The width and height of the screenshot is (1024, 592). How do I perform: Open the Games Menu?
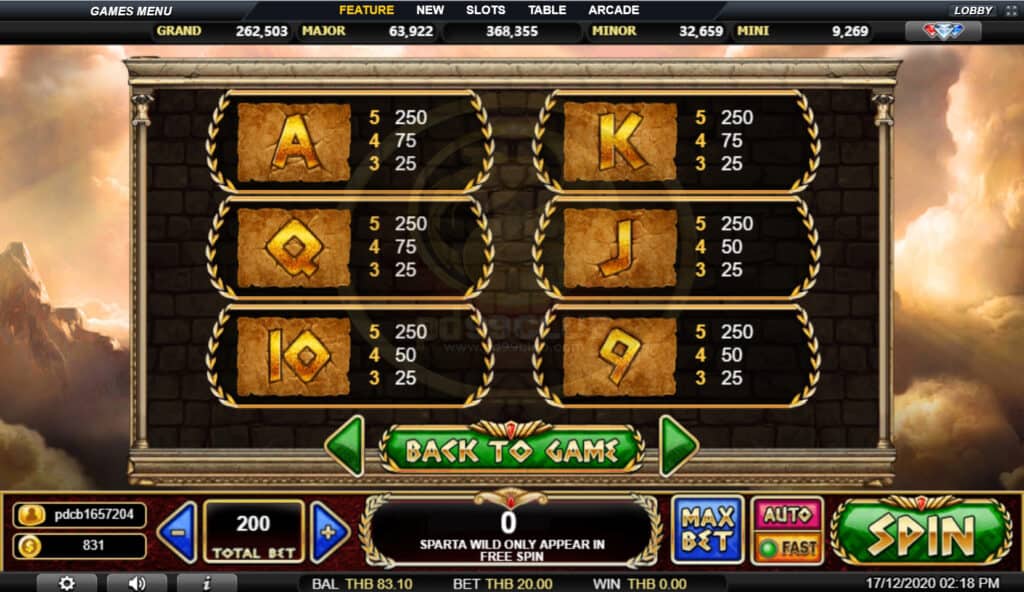click(132, 10)
